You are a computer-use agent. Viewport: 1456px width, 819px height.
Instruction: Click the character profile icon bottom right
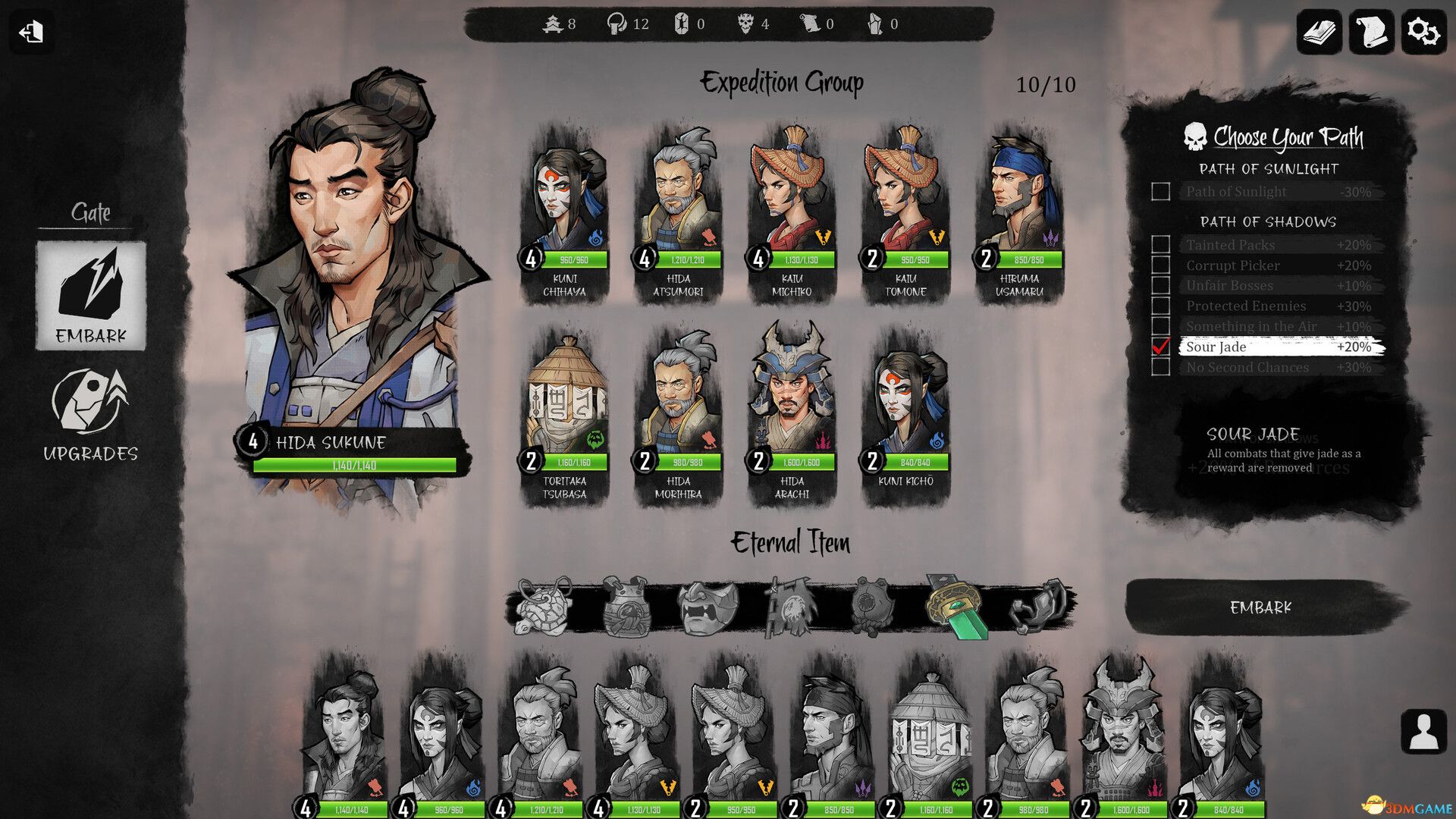coord(1424,731)
